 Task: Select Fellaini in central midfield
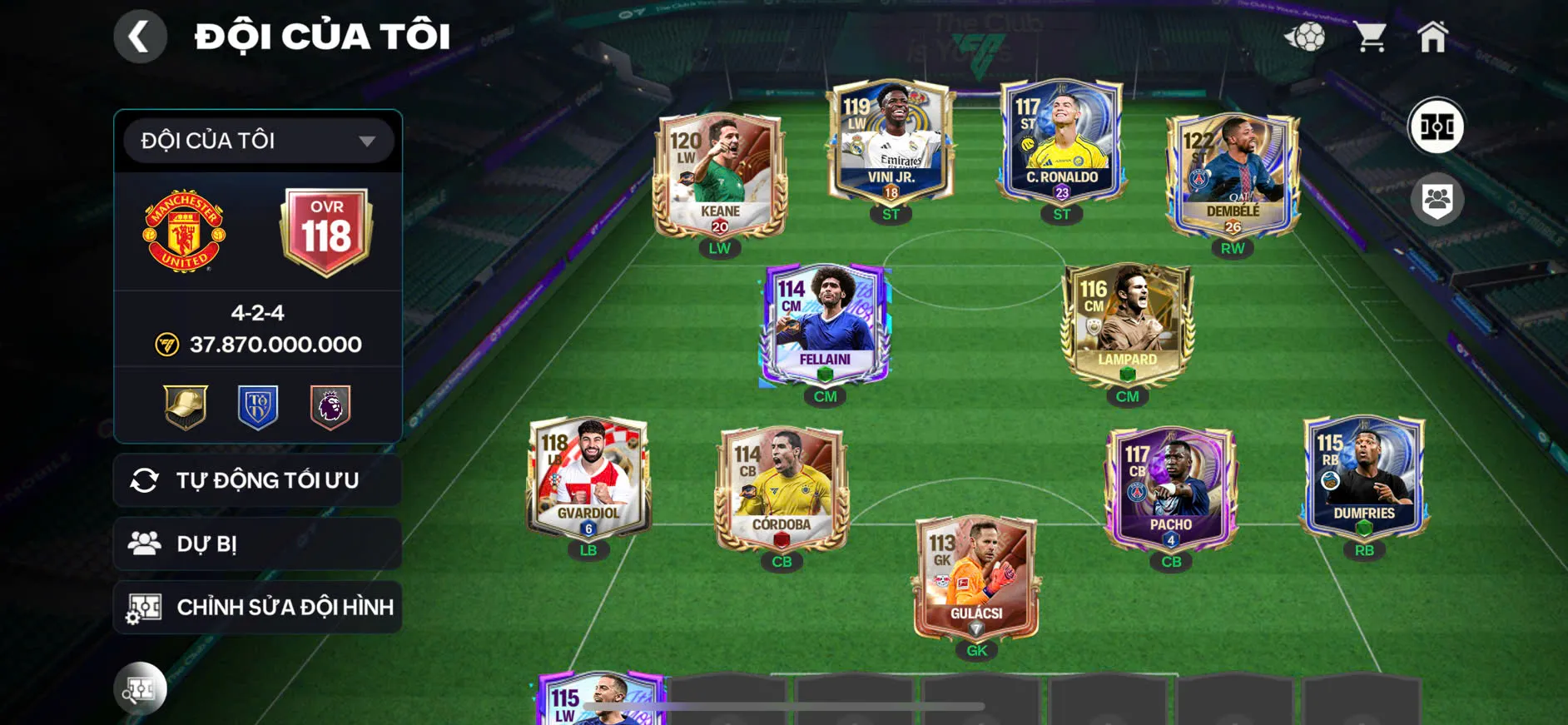824,325
